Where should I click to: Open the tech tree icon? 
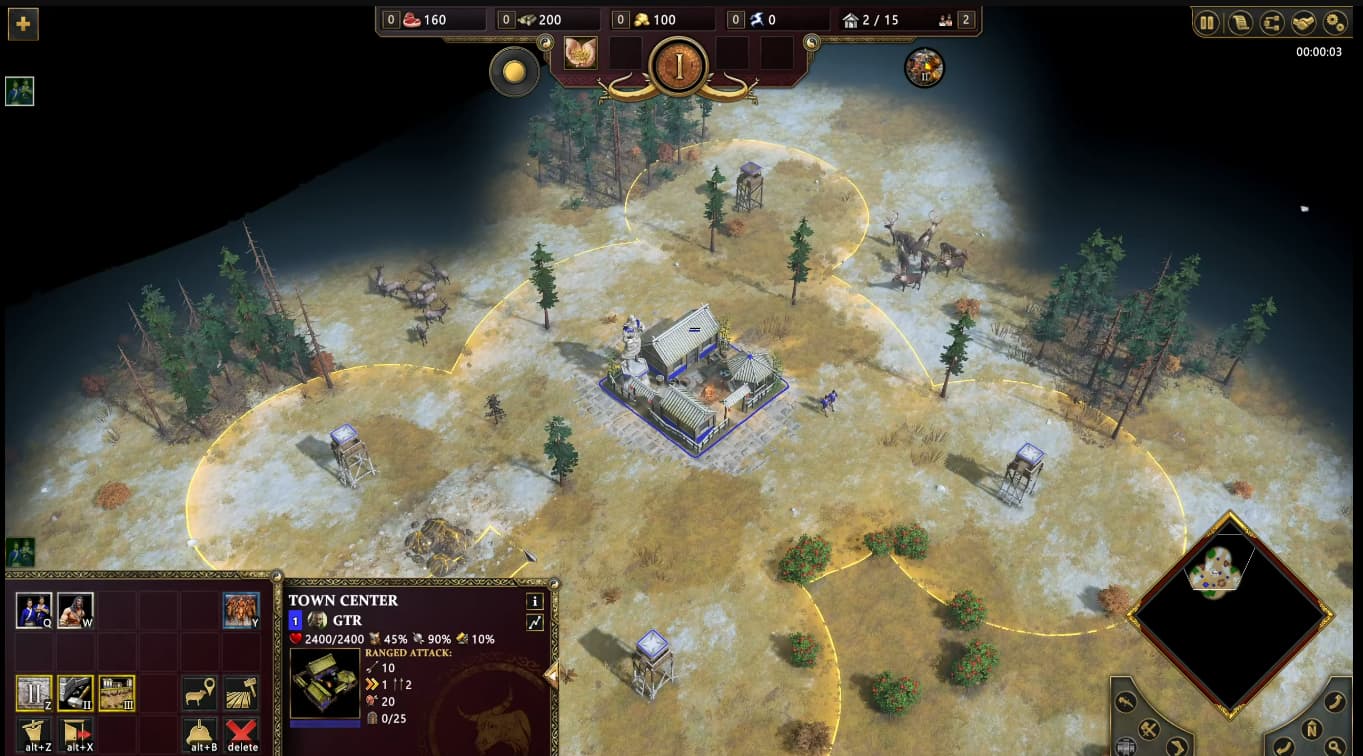pos(1272,22)
